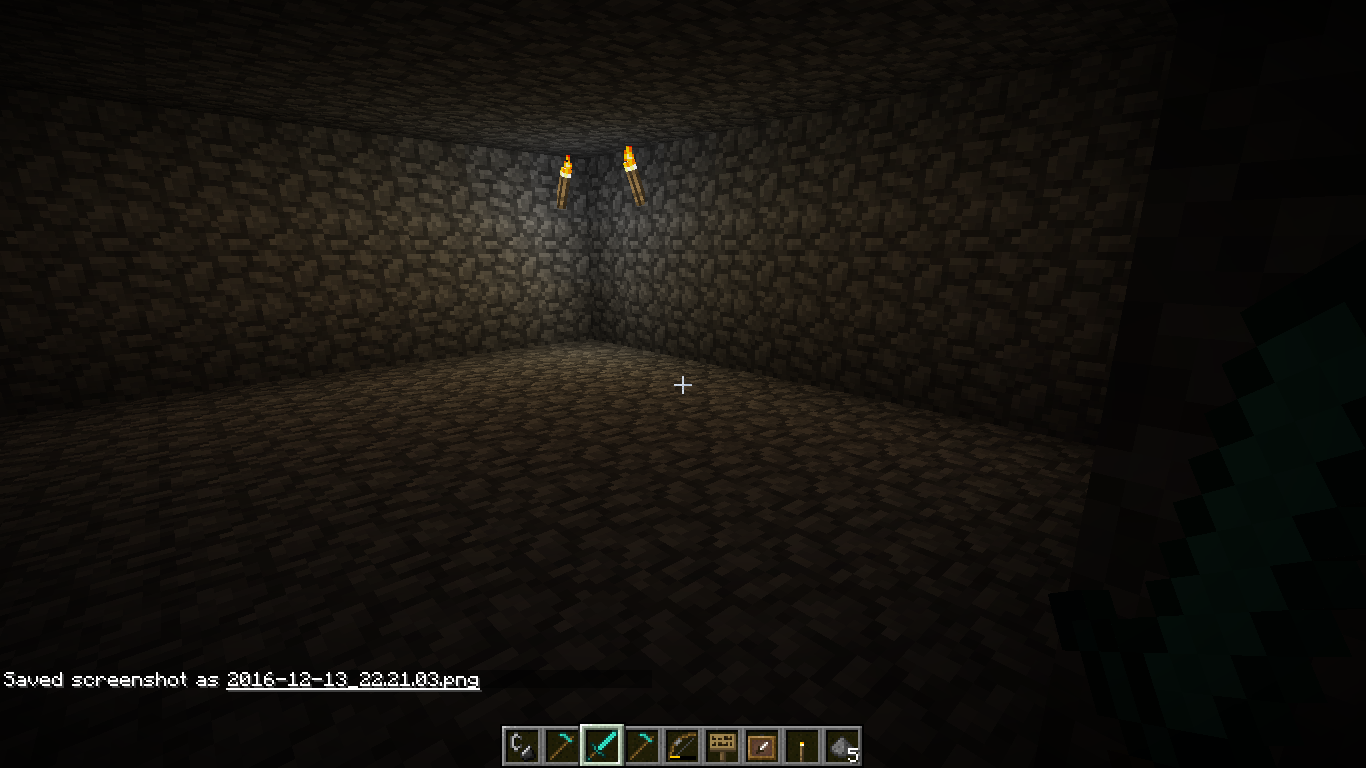Image resolution: width=1366 pixels, height=768 pixels.
Task: Select the gray item stack of 5
Action: (841, 746)
